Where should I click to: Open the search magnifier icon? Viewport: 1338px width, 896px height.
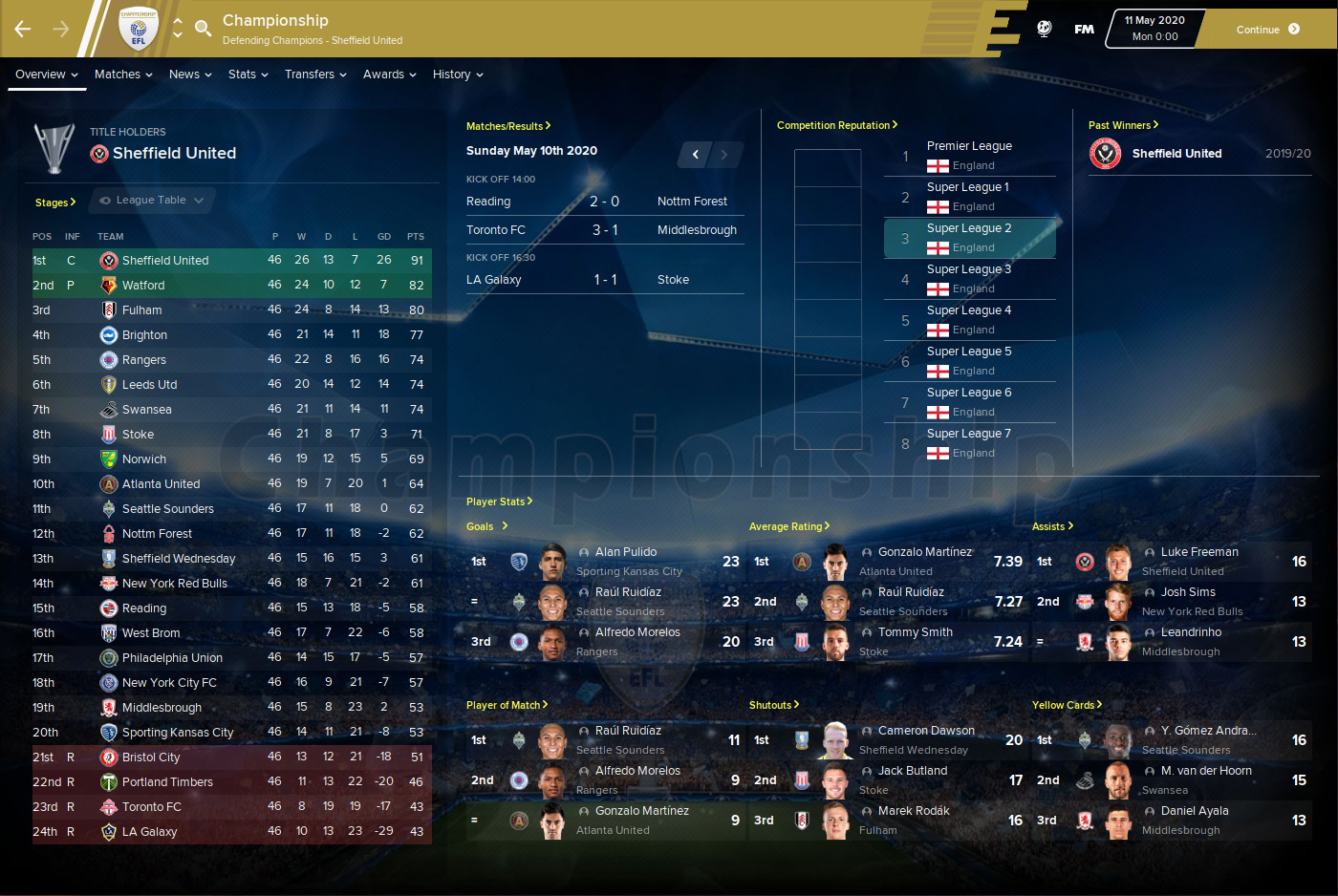(203, 29)
